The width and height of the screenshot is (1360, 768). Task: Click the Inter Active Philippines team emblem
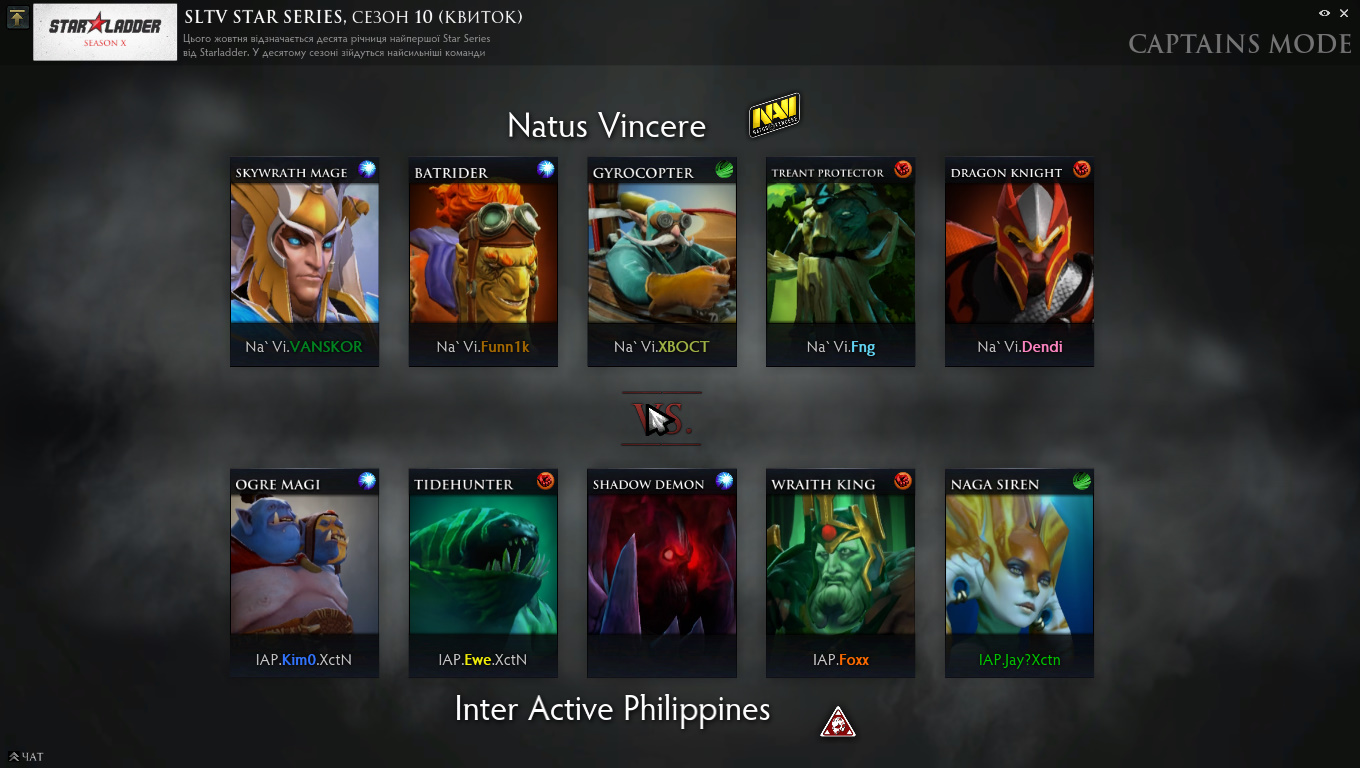pyautogui.click(x=837, y=721)
